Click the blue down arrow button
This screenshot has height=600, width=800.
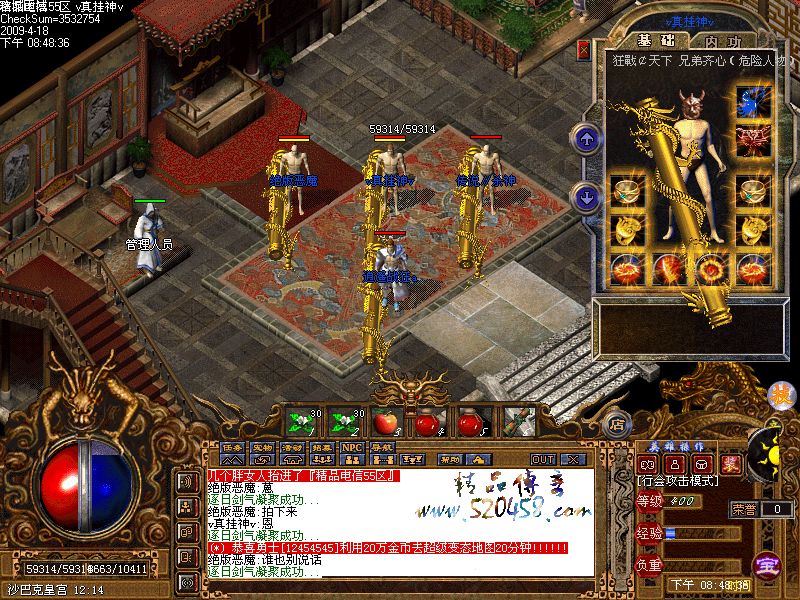586,196
